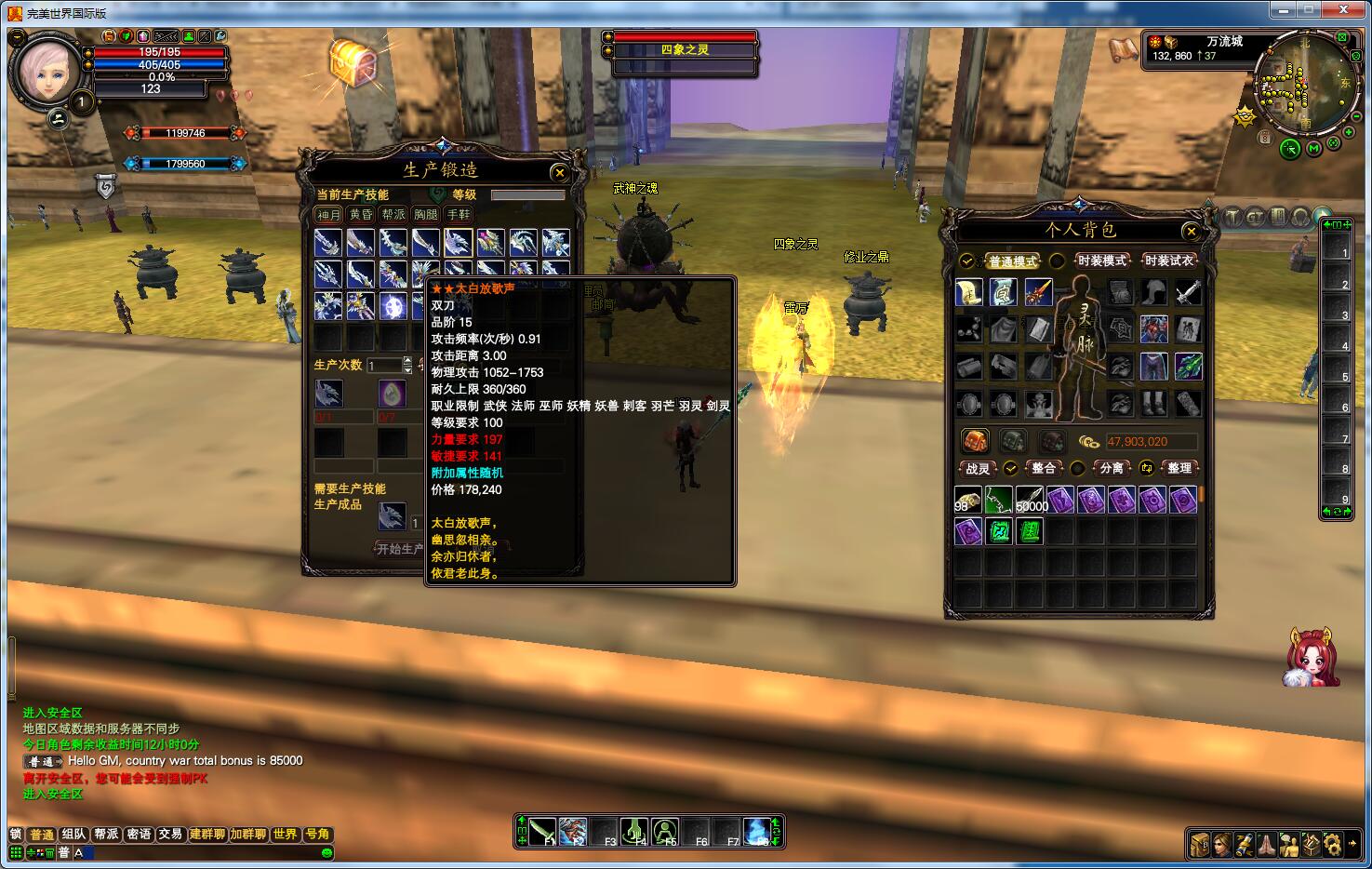Switch to the 黄昏 crafting tab
The height and width of the screenshot is (869, 1372).
point(361,215)
